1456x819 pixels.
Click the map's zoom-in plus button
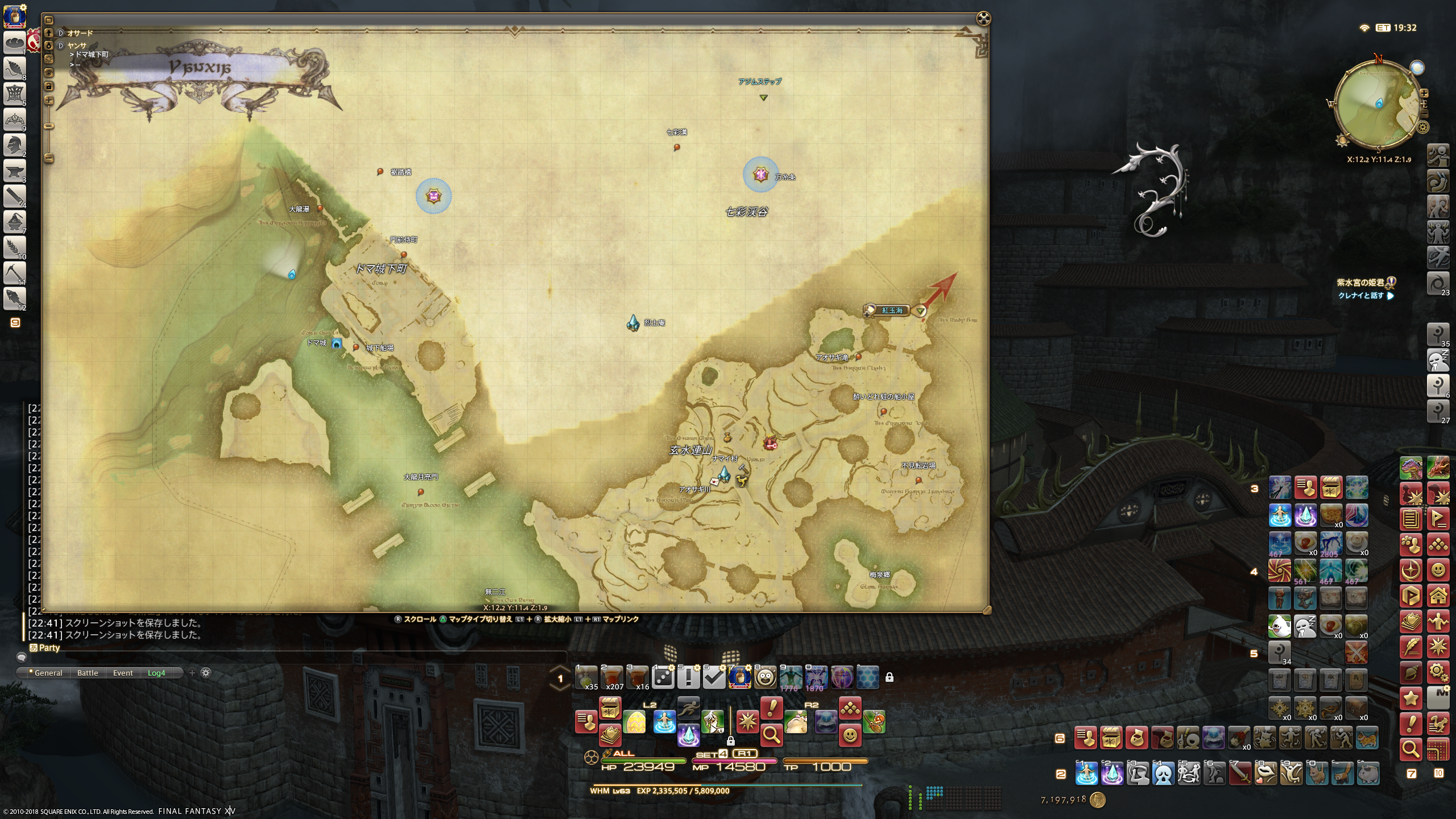pyautogui.click(x=49, y=101)
